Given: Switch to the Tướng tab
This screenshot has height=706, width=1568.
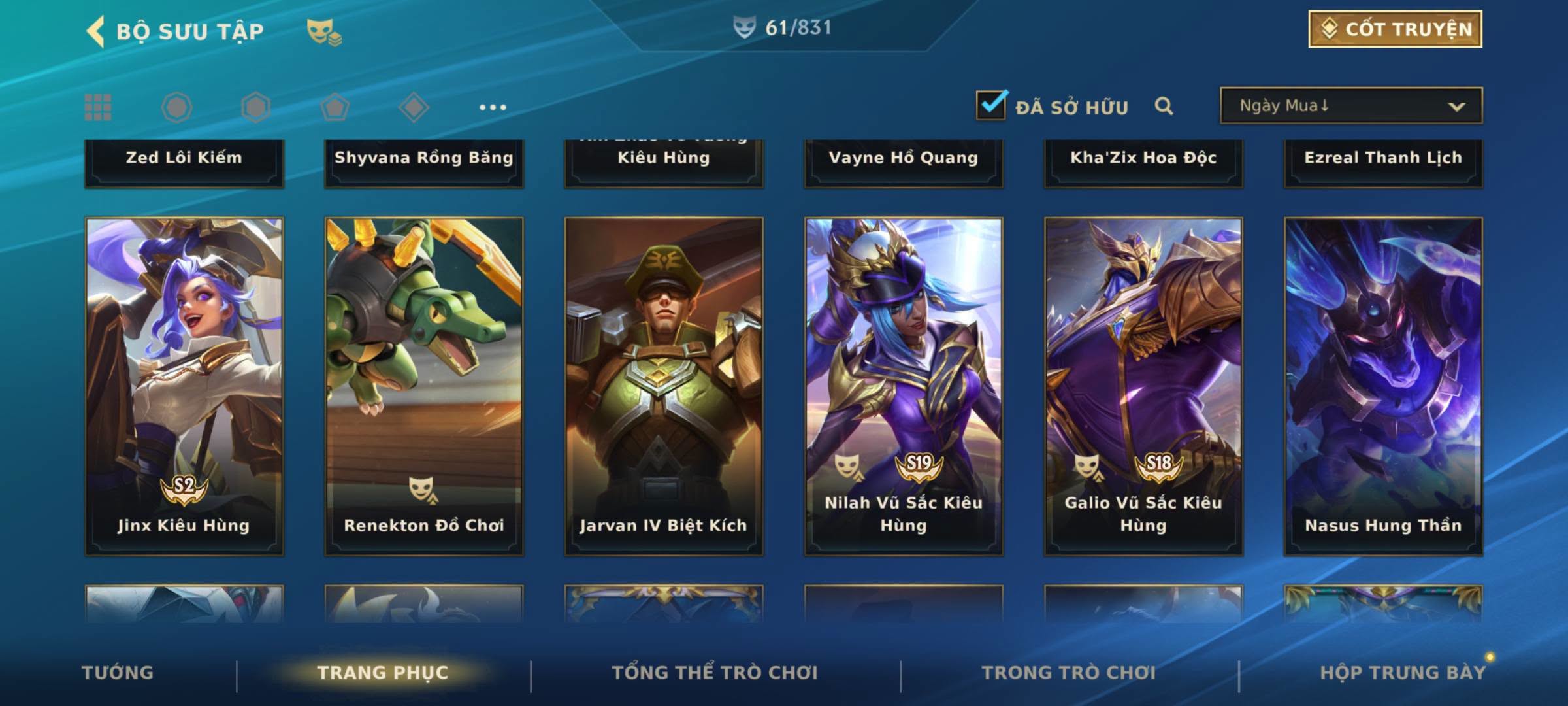Looking at the screenshot, I should click(x=118, y=673).
